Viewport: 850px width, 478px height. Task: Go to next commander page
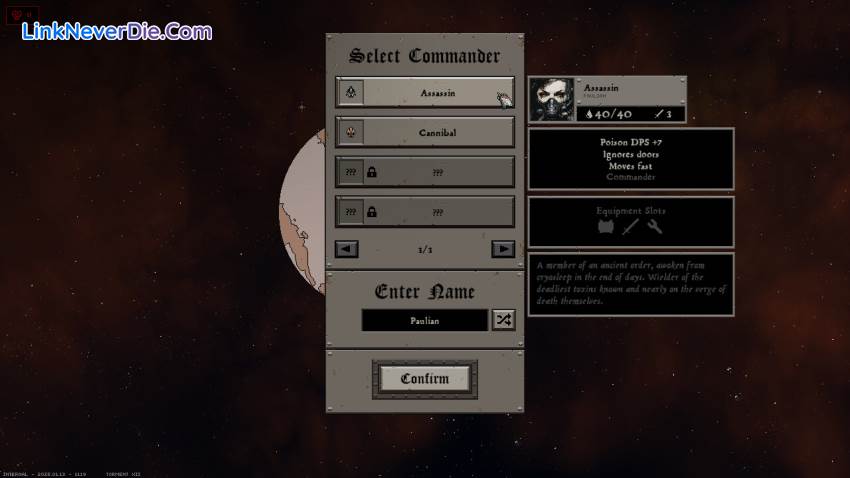click(503, 249)
